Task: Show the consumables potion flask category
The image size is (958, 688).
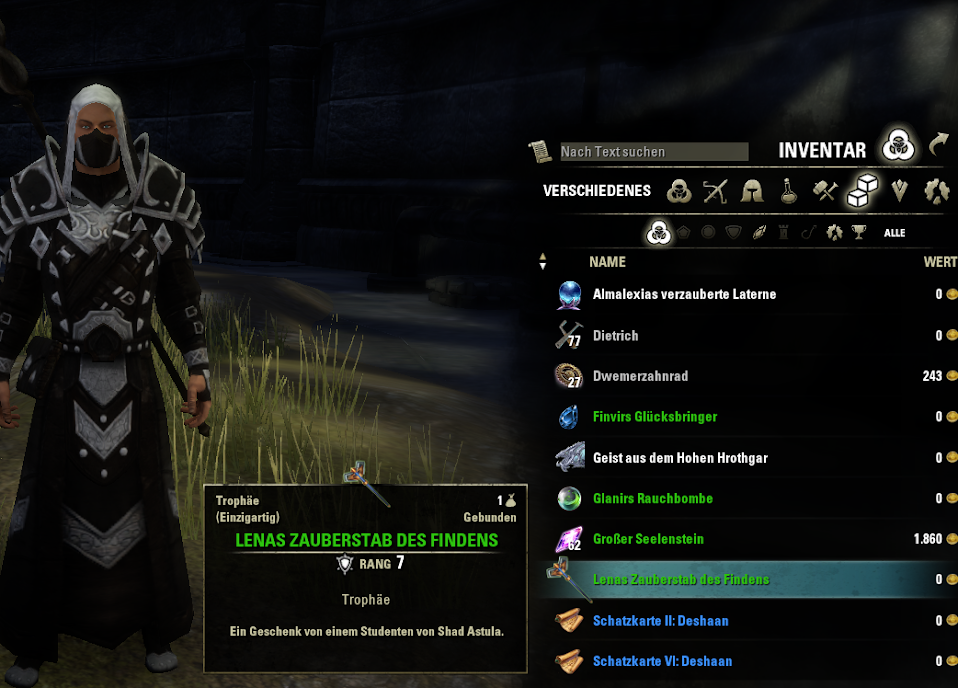Action: click(x=789, y=190)
